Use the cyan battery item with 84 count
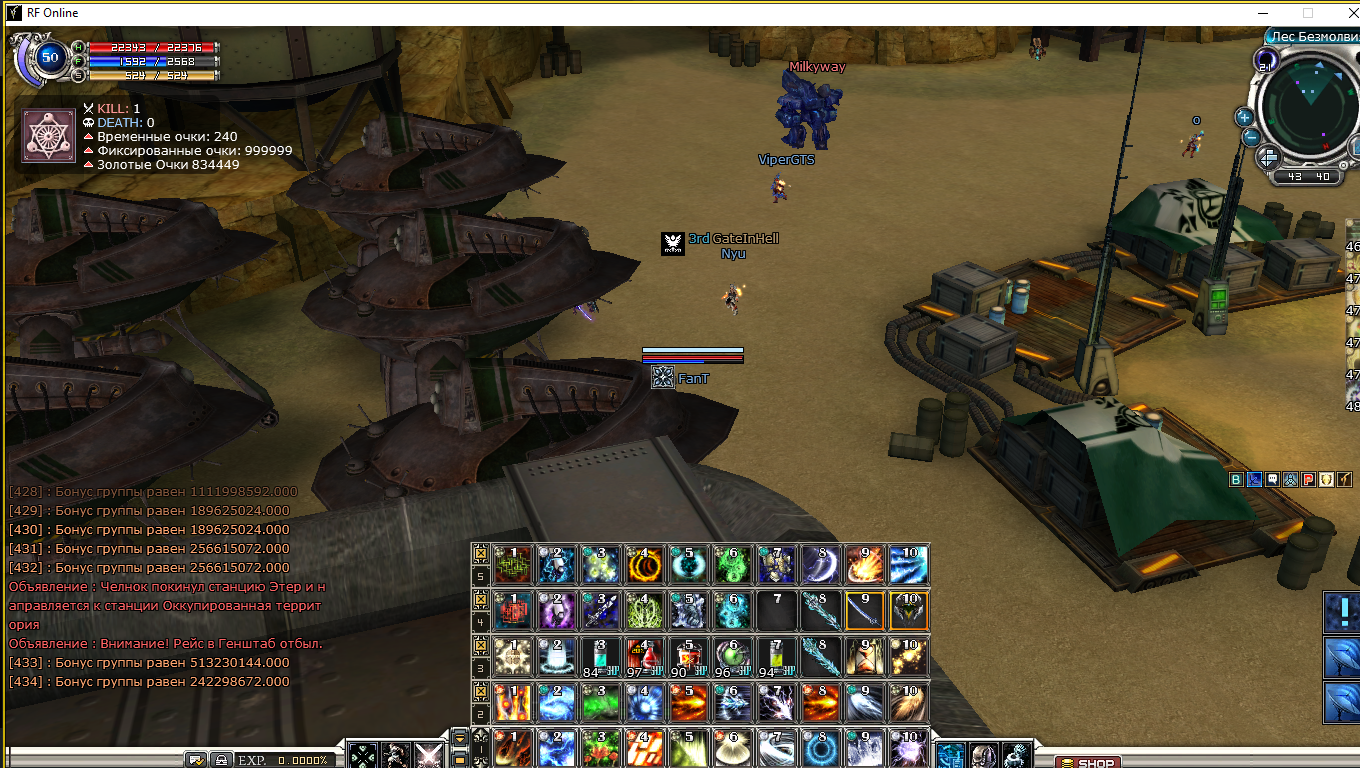Screen dimensions: 1360x768 (x=599, y=656)
